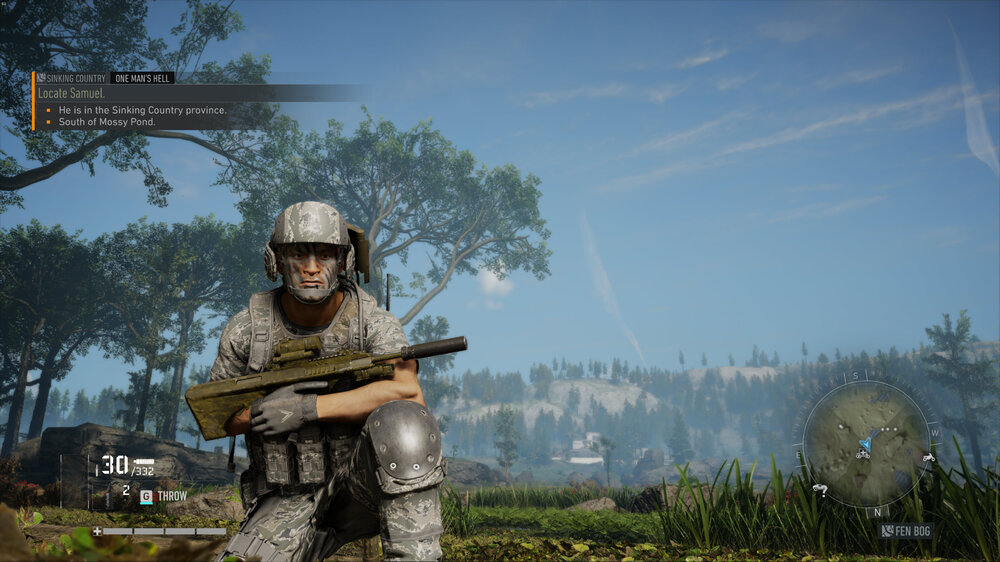Screen dimensions: 1000x562
Task: Select the blue player arrow on minimap
Action: point(865,443)
